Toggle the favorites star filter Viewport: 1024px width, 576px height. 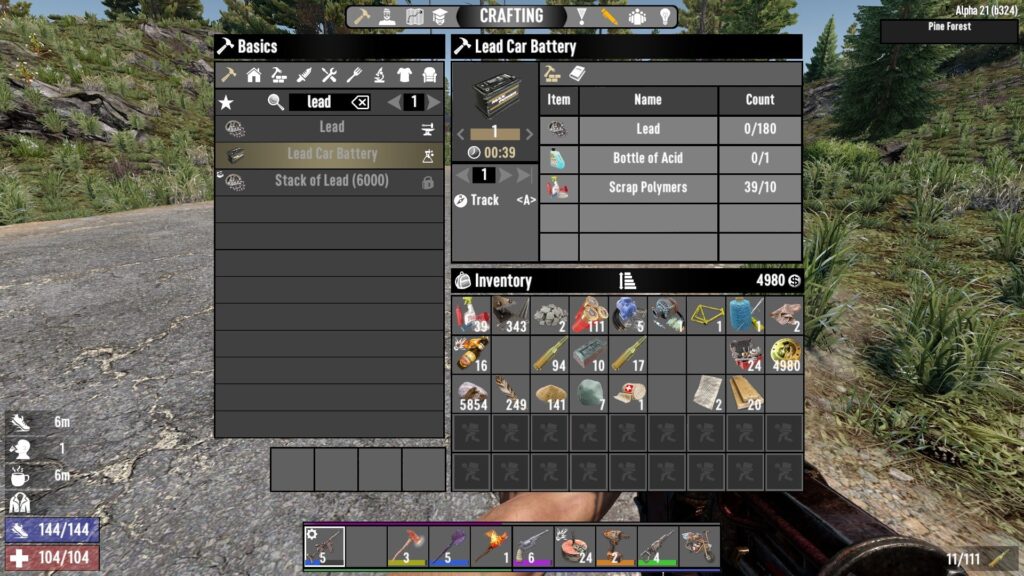226,102
